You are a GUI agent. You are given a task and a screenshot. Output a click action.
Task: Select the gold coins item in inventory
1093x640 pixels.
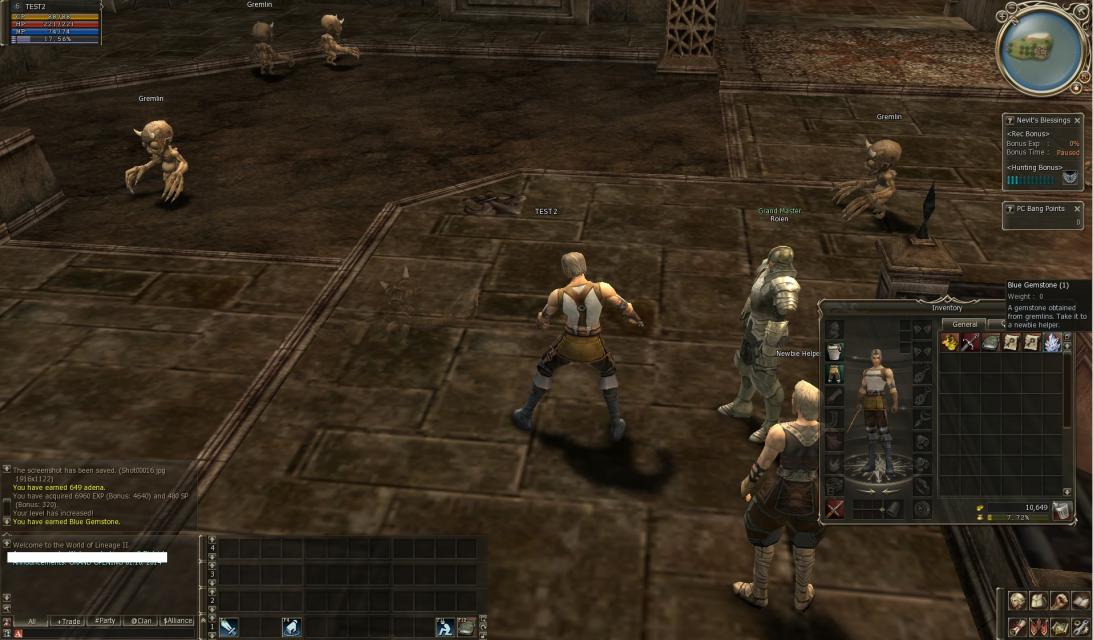tap(949, 343)
